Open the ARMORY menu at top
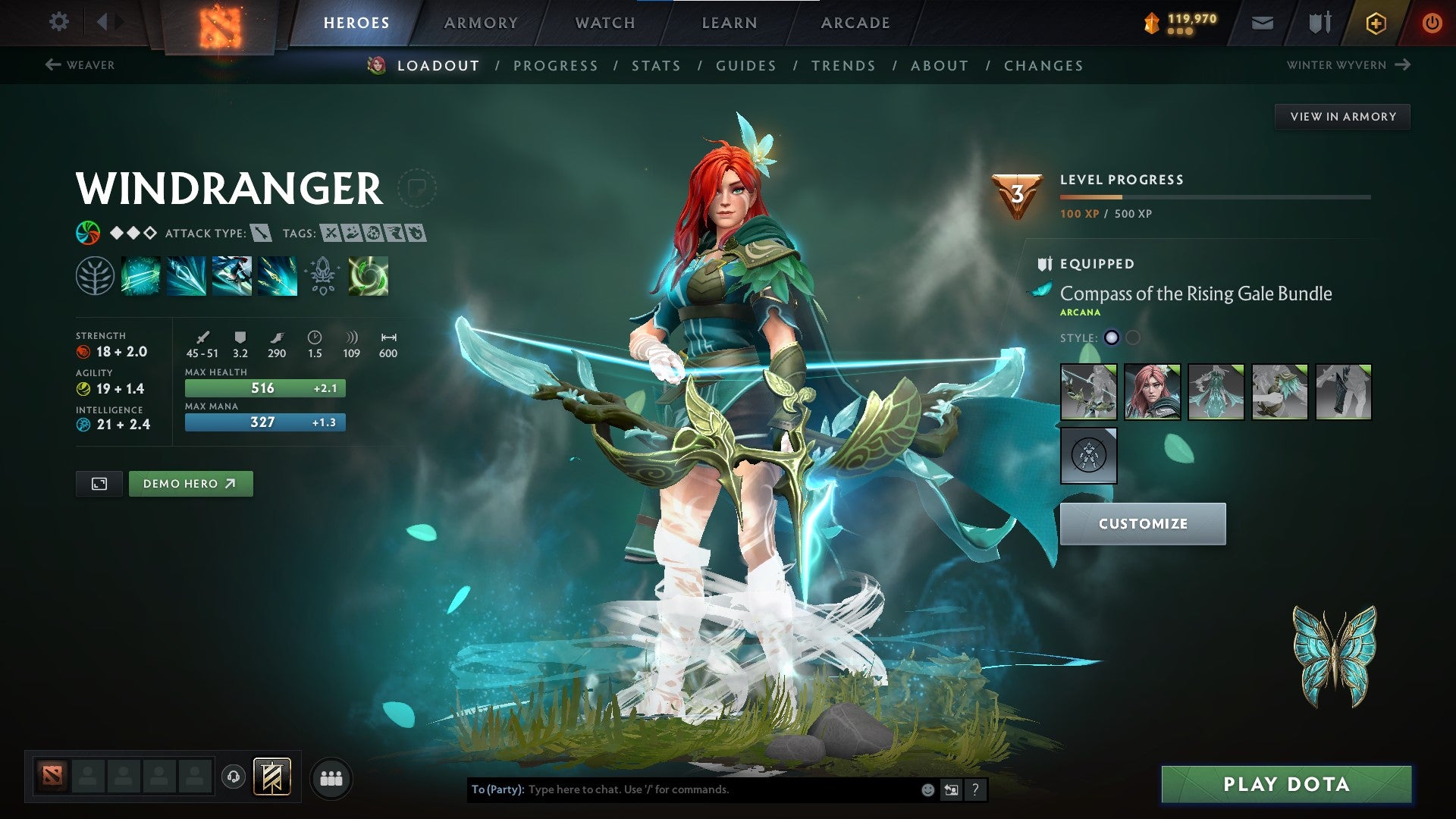 click(x=481, y=22)
